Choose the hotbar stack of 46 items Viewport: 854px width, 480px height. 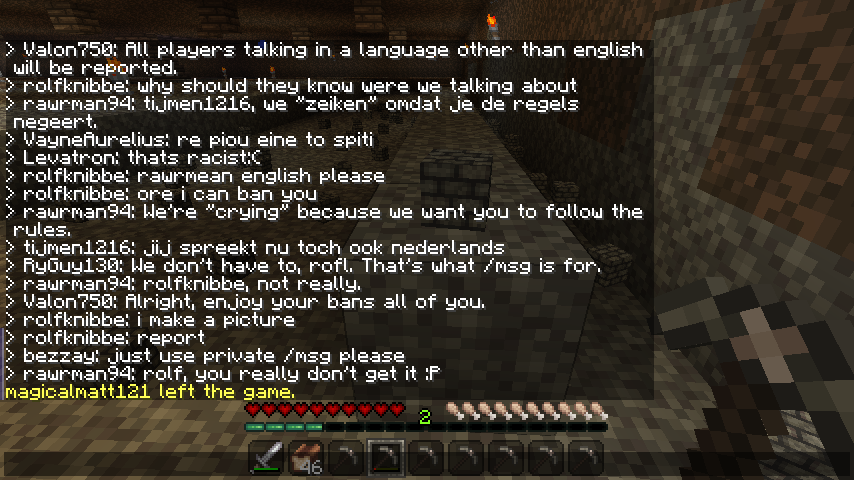[306, 459]
